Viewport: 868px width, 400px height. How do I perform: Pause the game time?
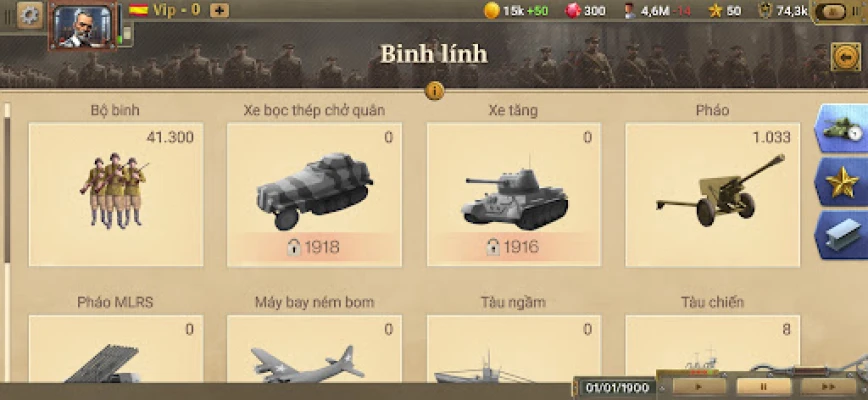point(763,386)
